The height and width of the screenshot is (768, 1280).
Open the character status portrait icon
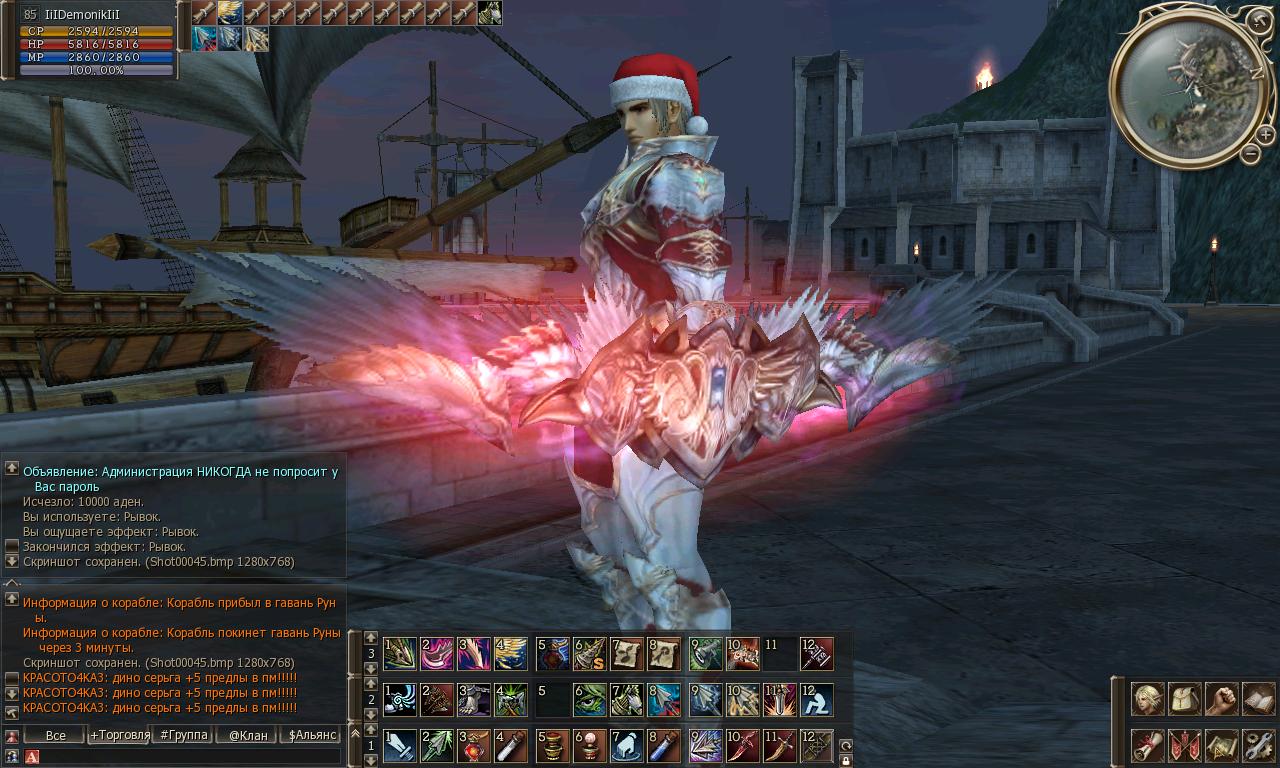tap(1147, 699)
